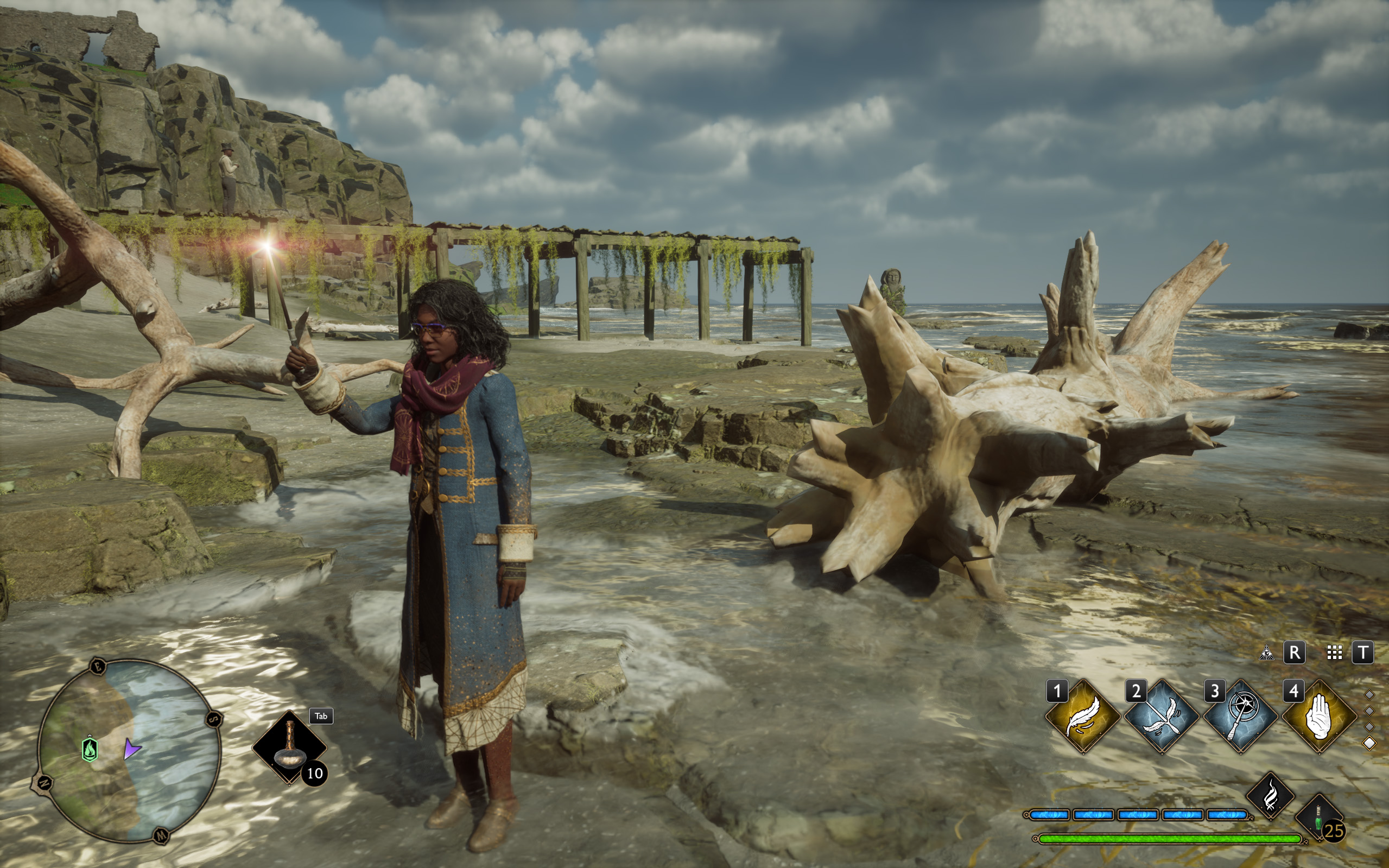This screenshot has height=868, width=1389.
Task: Switch to the highlighted bottom spell set diamond
Action: pos(1369,743)
